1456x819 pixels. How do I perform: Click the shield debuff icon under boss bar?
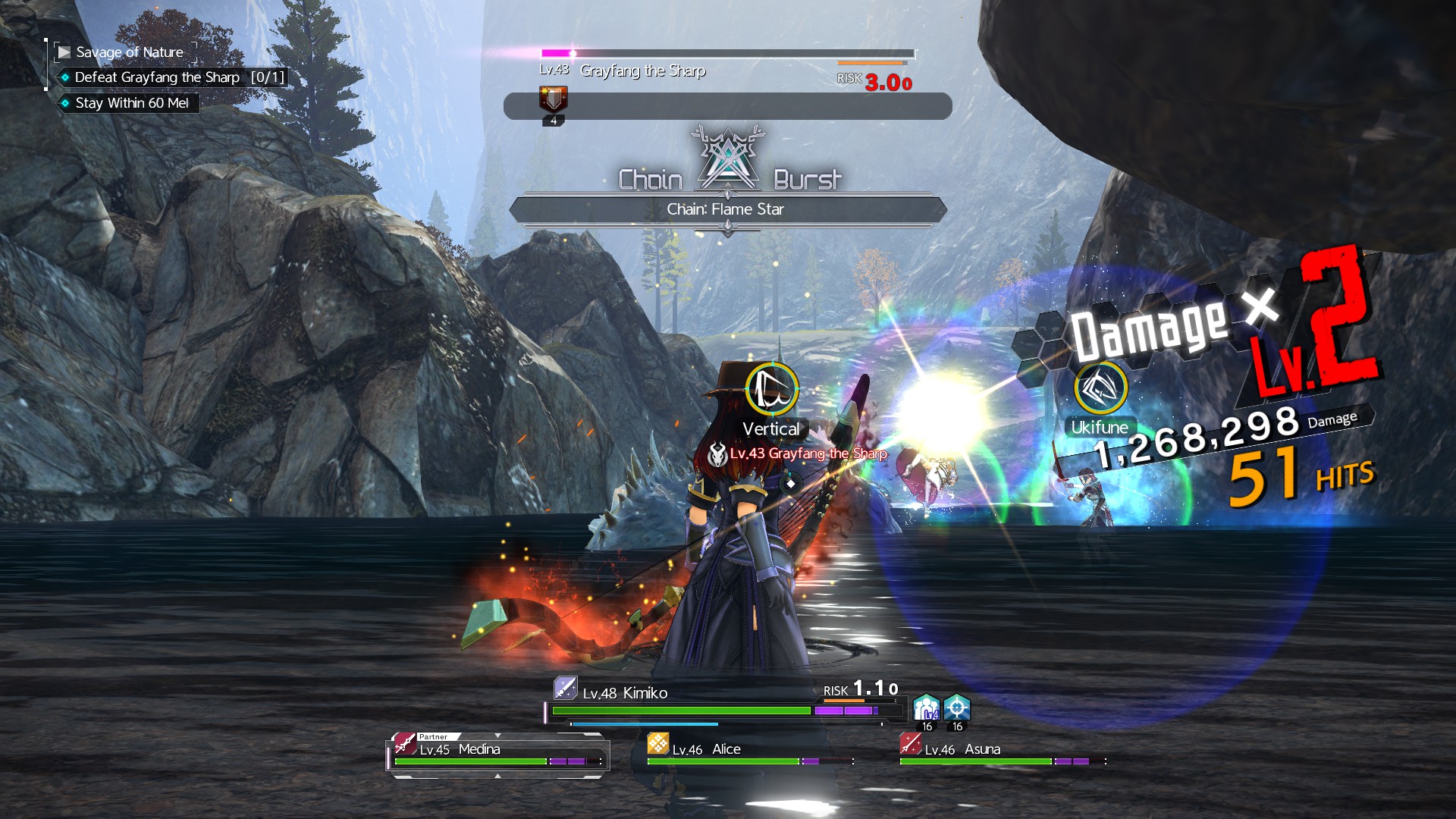[553, 100]
